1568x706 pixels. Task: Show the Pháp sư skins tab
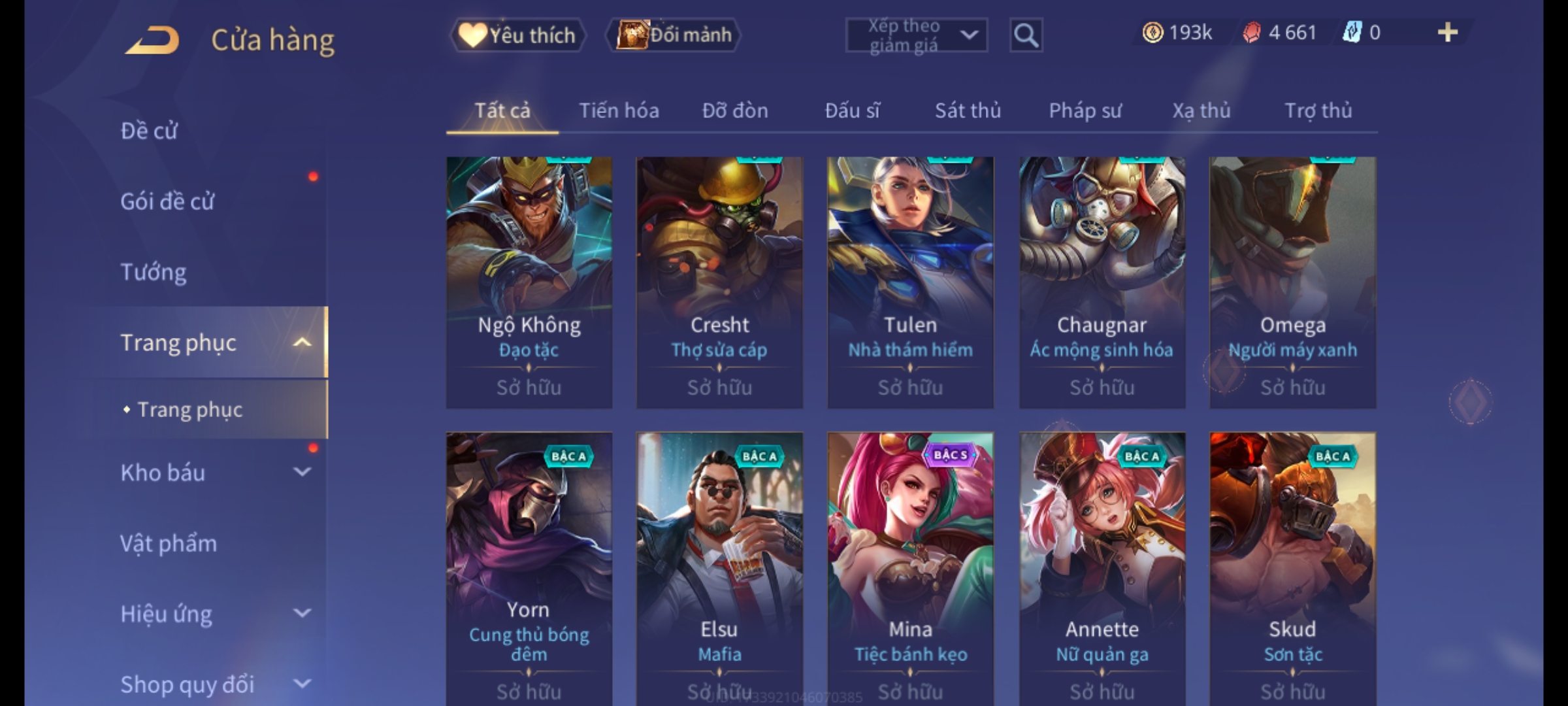[x=1085, y=110]
